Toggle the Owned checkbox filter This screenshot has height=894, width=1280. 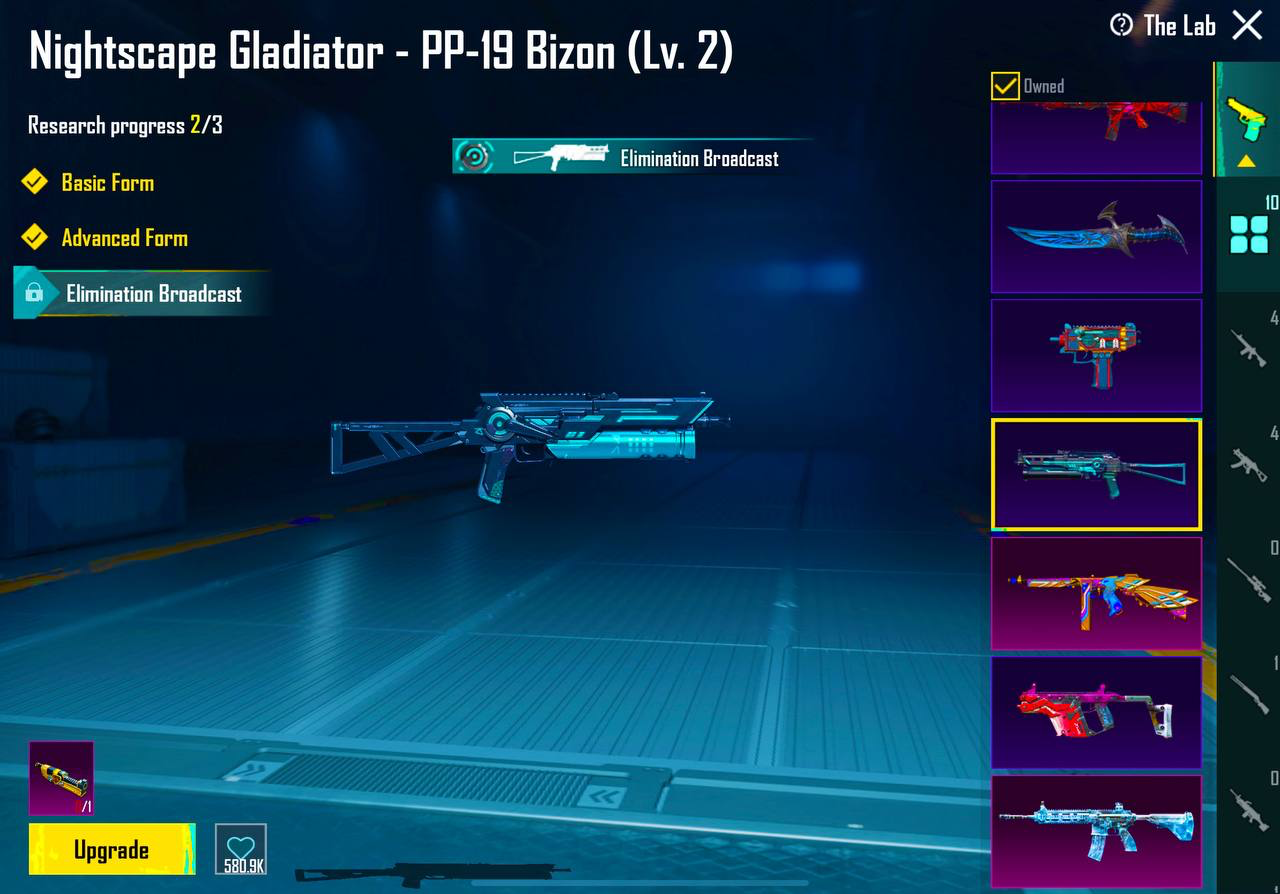pyautogui.click(x=1005, y=86)
